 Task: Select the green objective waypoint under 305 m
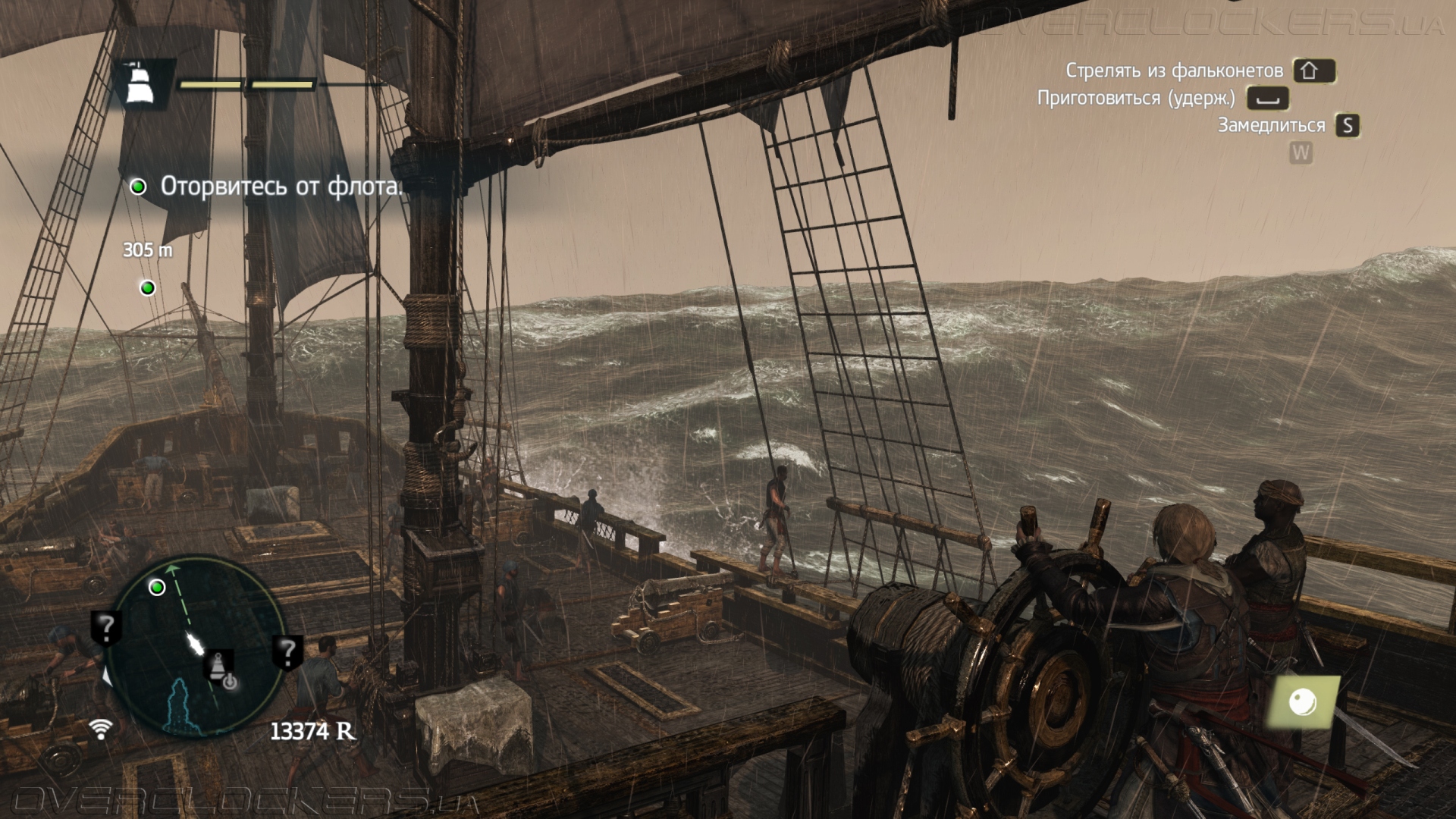click(148, 288)
